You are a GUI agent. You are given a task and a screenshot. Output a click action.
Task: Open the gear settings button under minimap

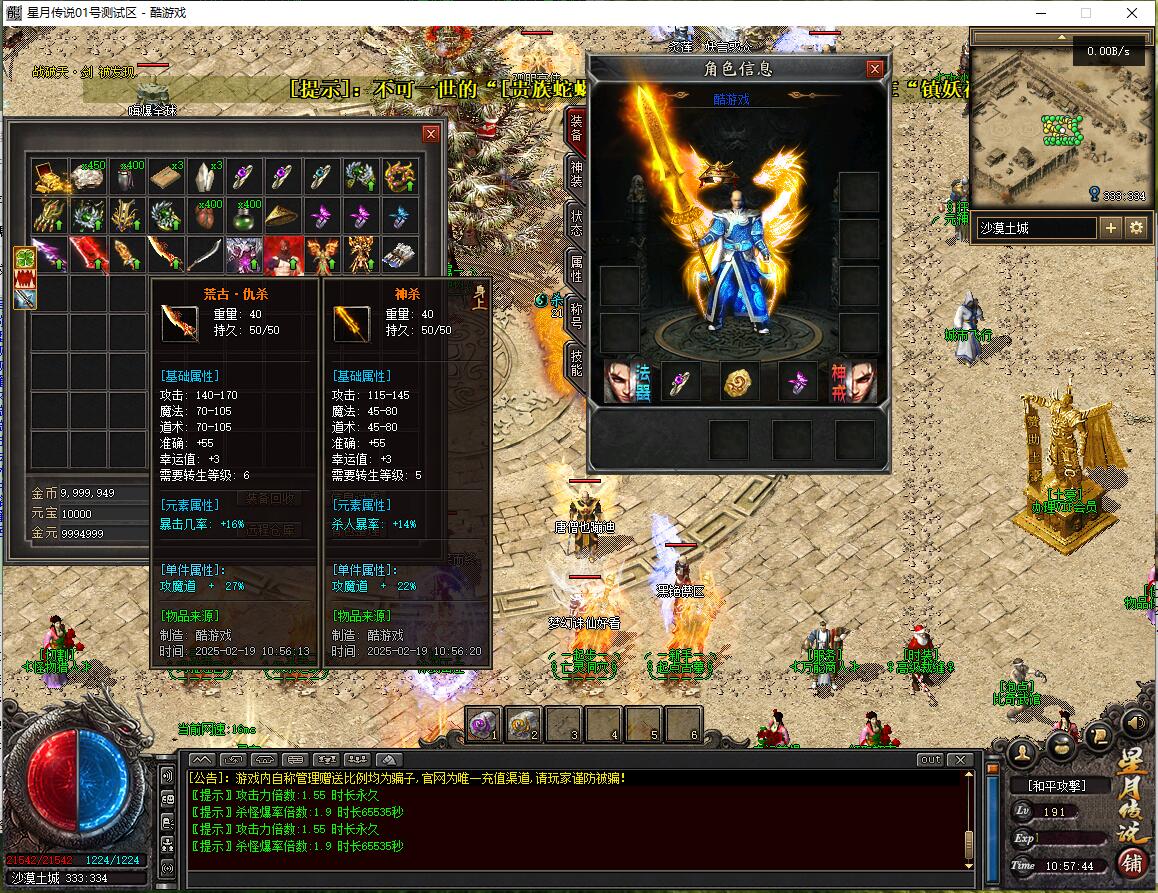point(1136,228)
